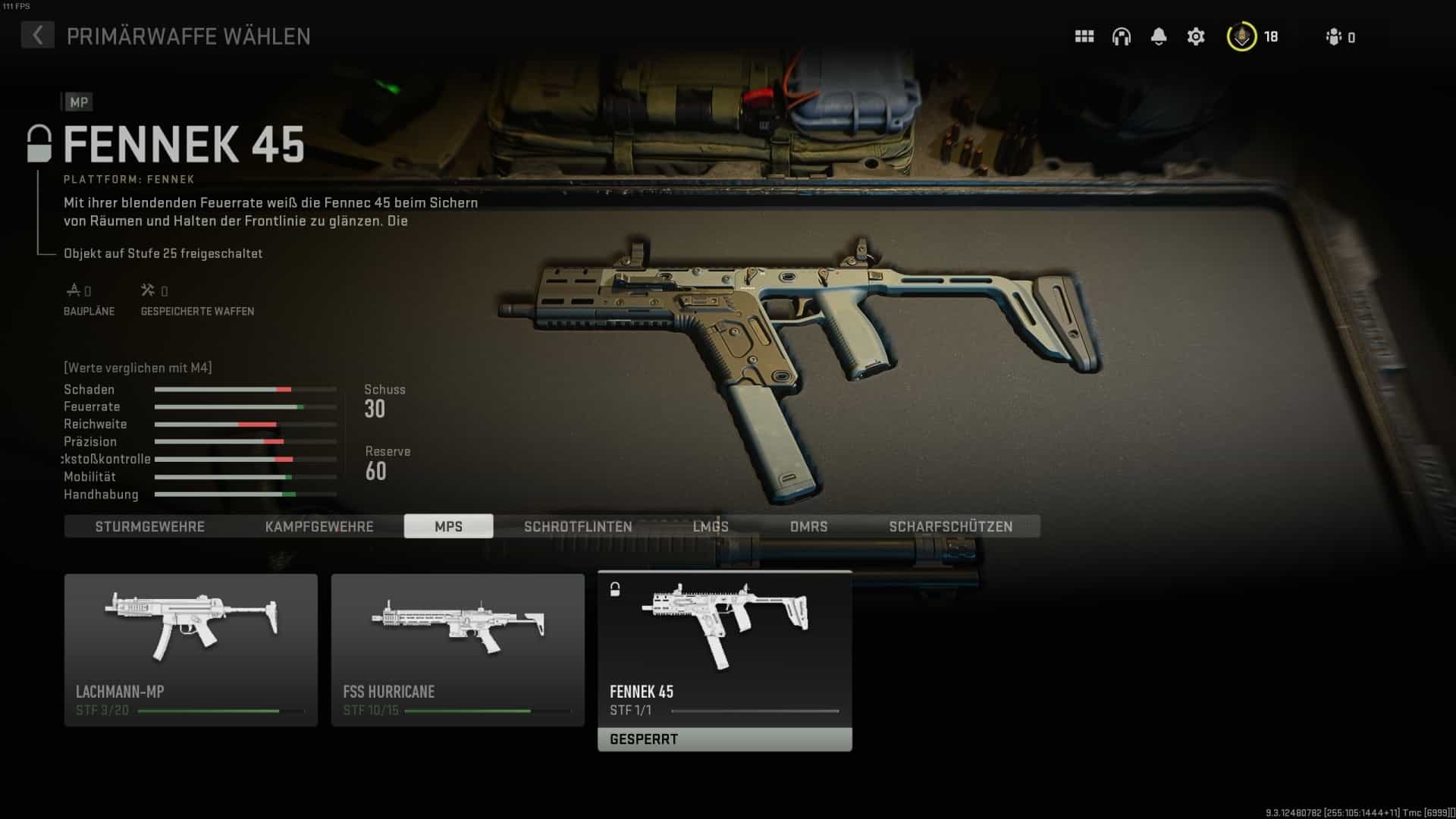1456x819 pixels.
Task: Go back with the arrow button
Action: click(x=37, y=35)
